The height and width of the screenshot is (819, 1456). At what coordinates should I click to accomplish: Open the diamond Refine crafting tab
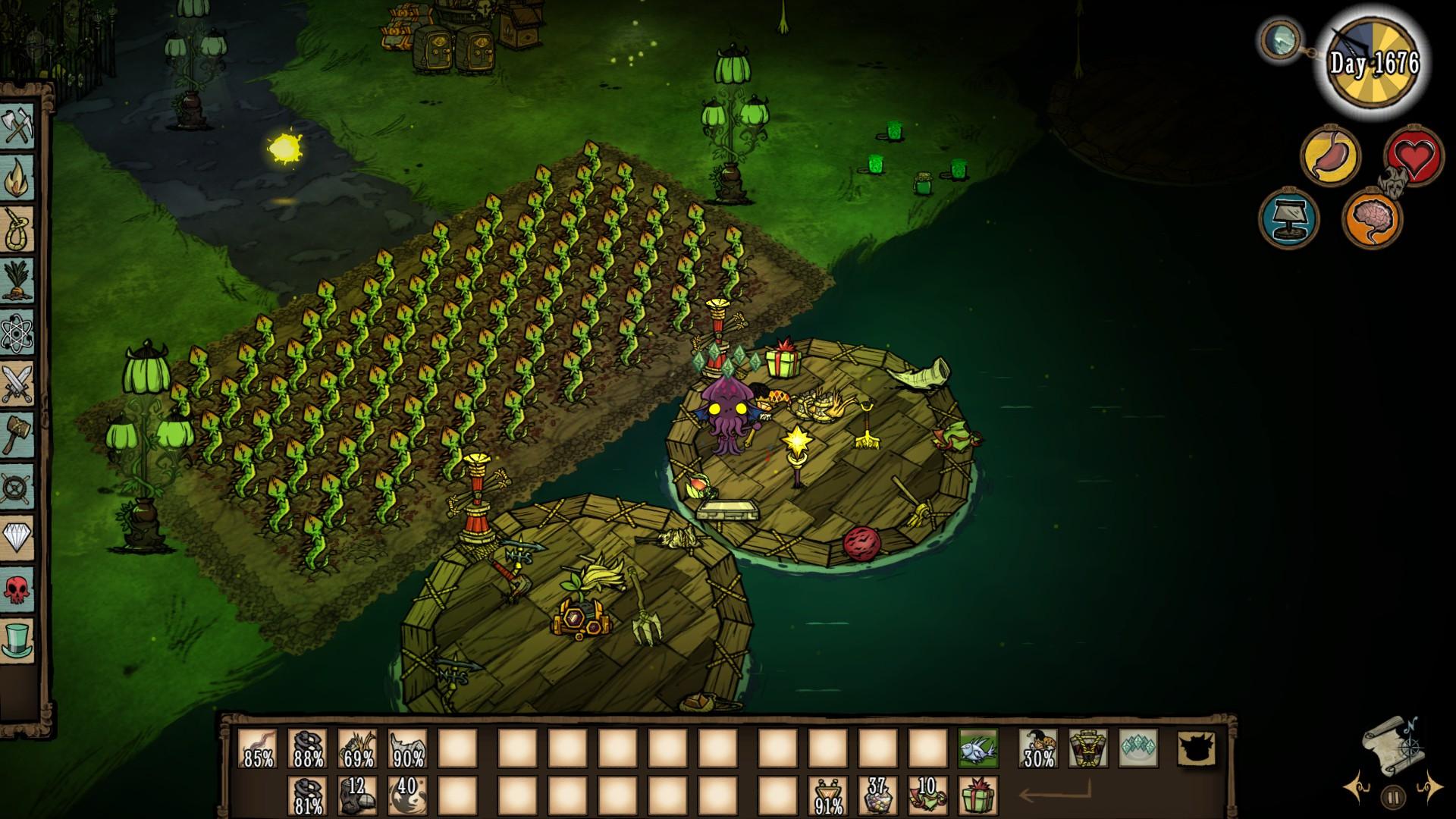[x=18, y=537]
